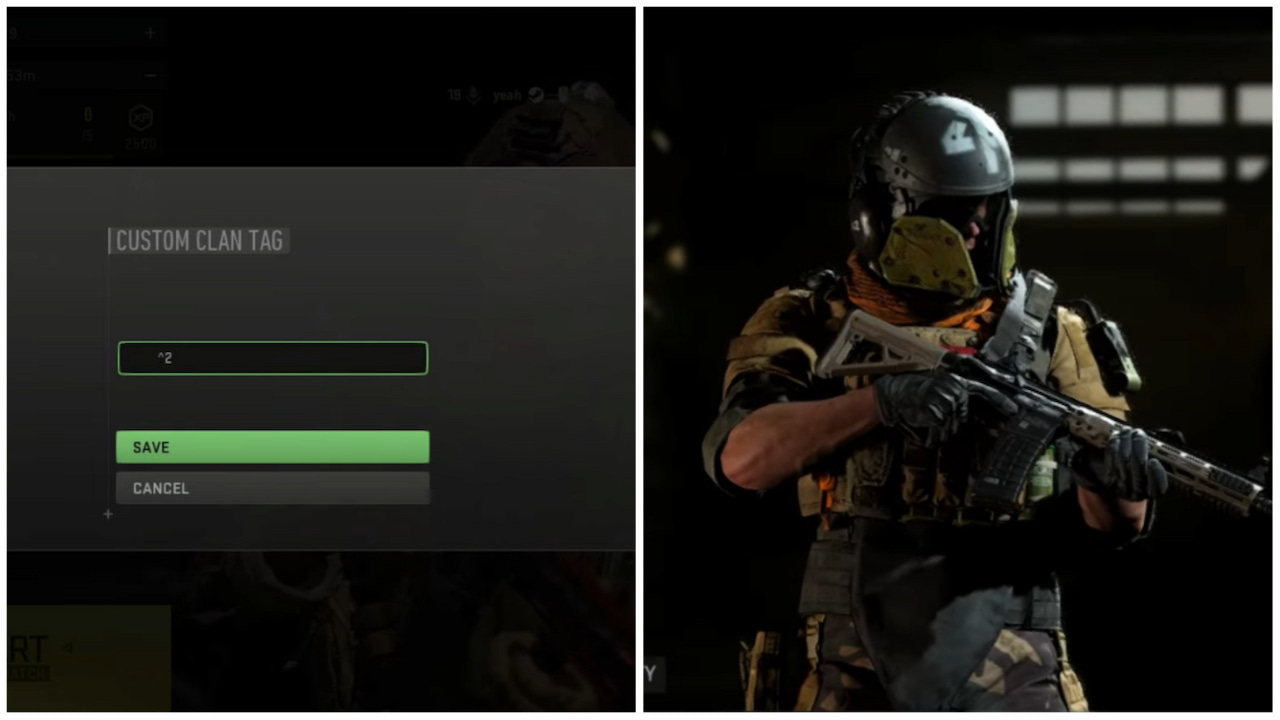Click the small plus icon under the Cancel button
1280x720 pixels.
click(x=108, y=514)
